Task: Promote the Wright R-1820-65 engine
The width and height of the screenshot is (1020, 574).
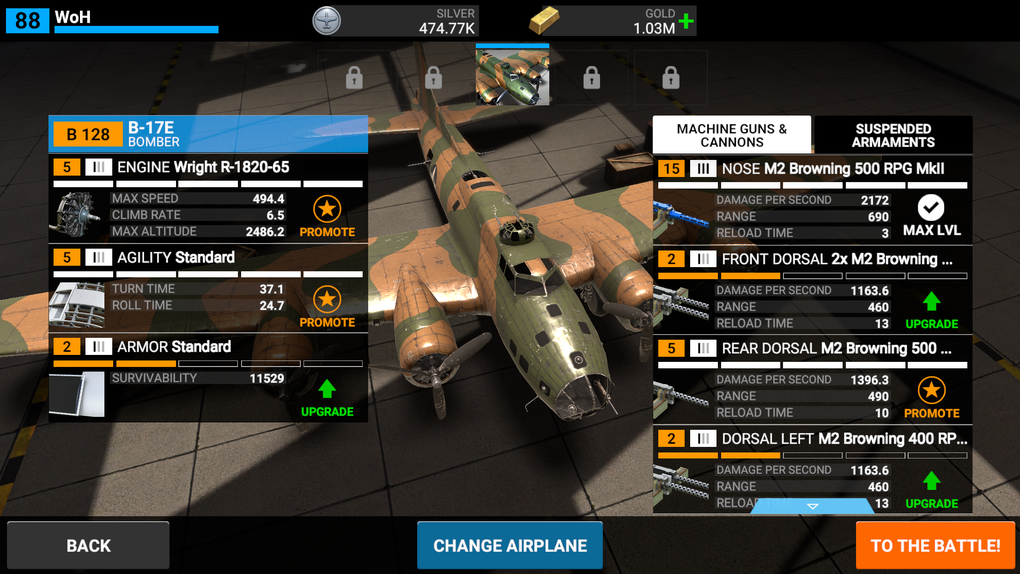Action: tap(327, 216)
